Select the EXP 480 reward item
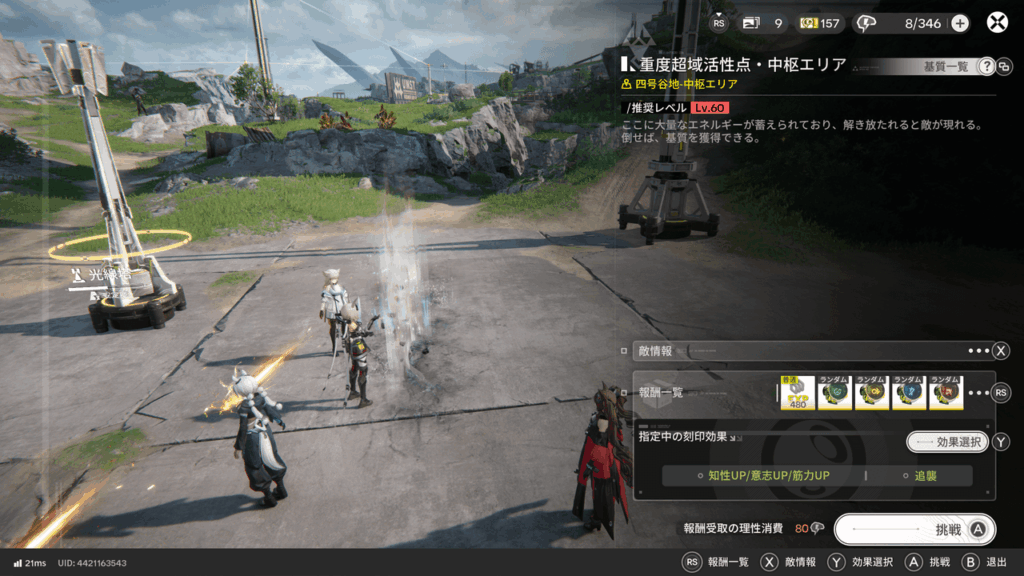The image size is (1024, 576). [x=797, y=393]
